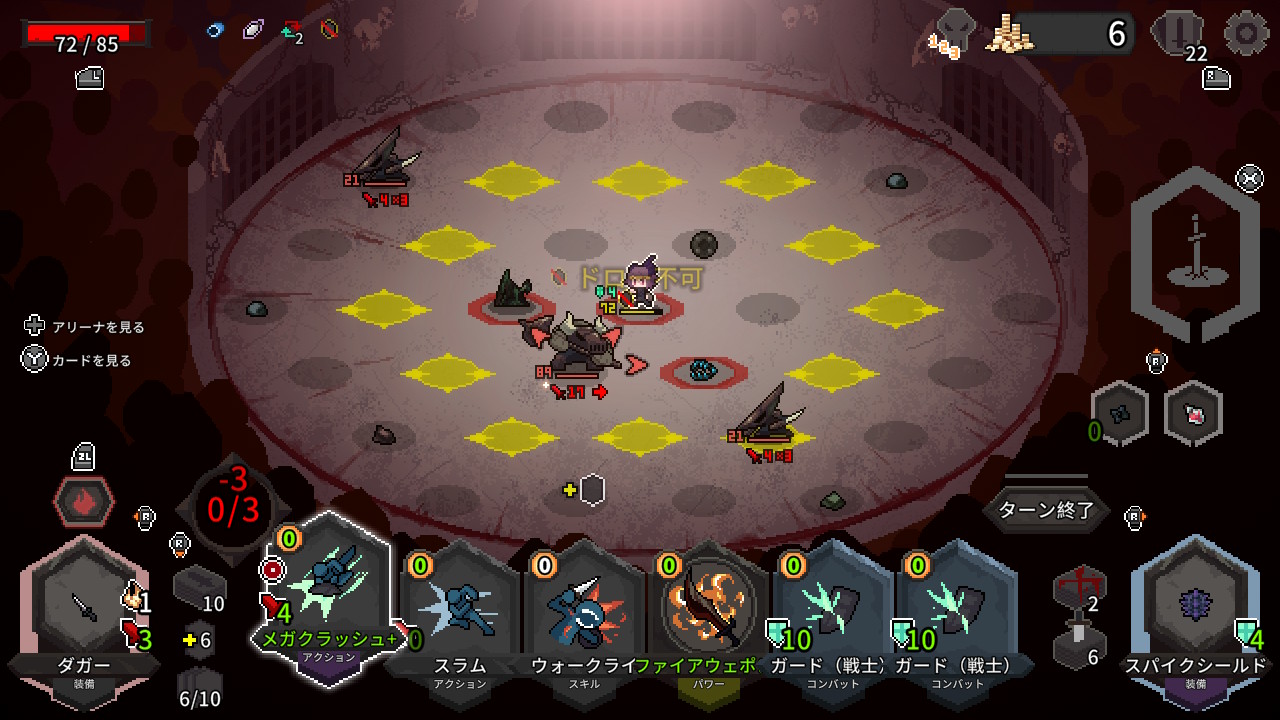Pick the ウォークライ skill card
Viewport: 1280px width, 720px height.
coord(584,610)
